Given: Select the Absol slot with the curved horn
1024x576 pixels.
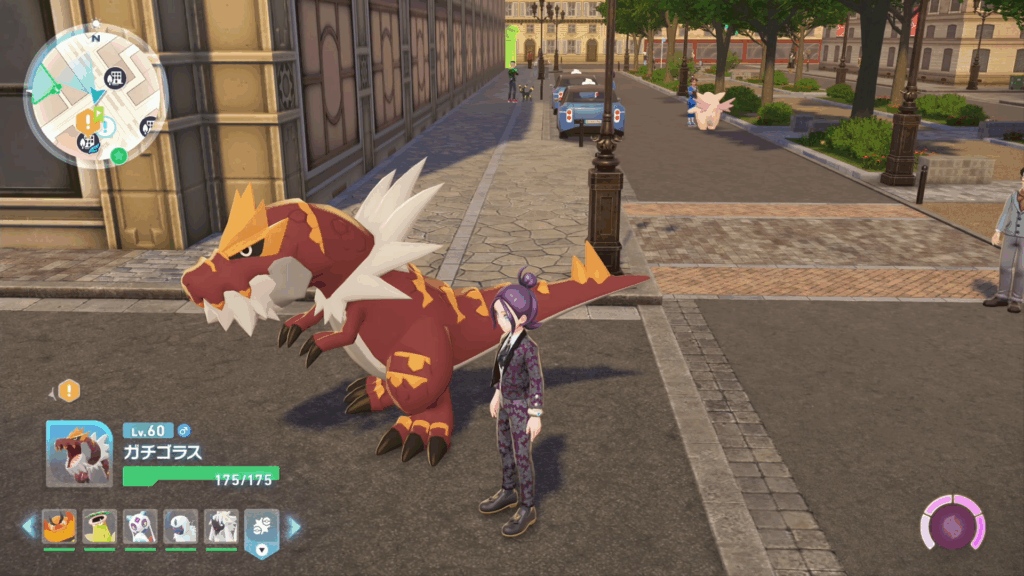Looking at the screenshot, I should click(181, 526).
